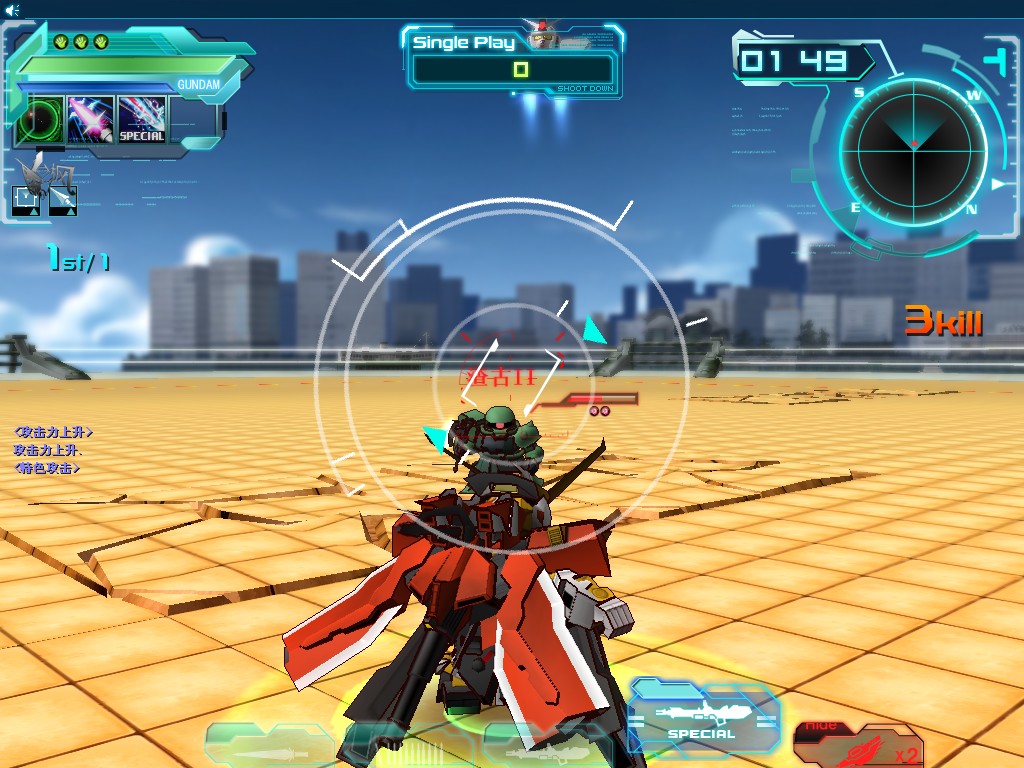Toggle the sound speaker icon

[10, 9]
